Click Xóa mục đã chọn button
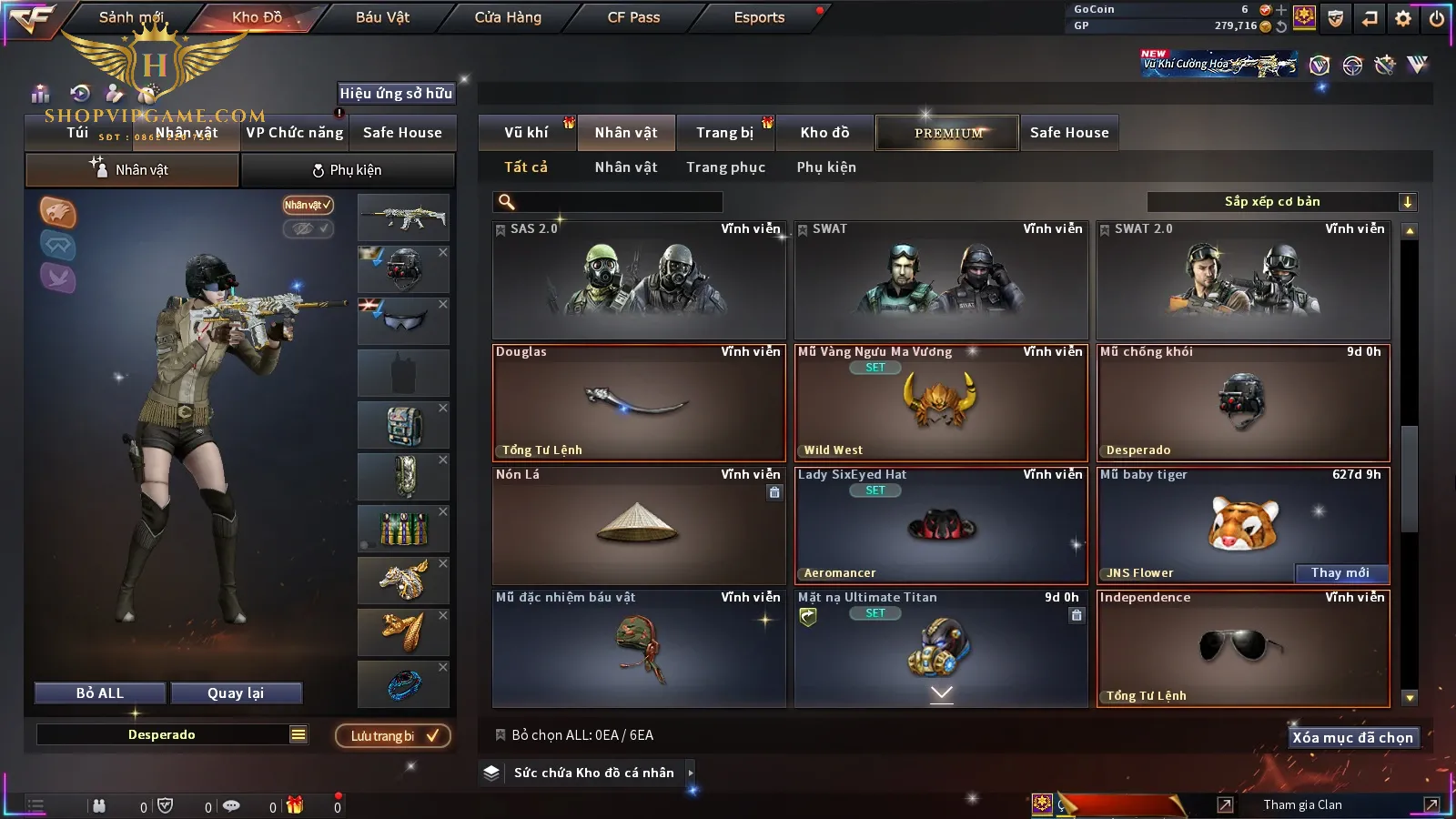Viewport: 1456px width, 819px height. (1352, 737)
